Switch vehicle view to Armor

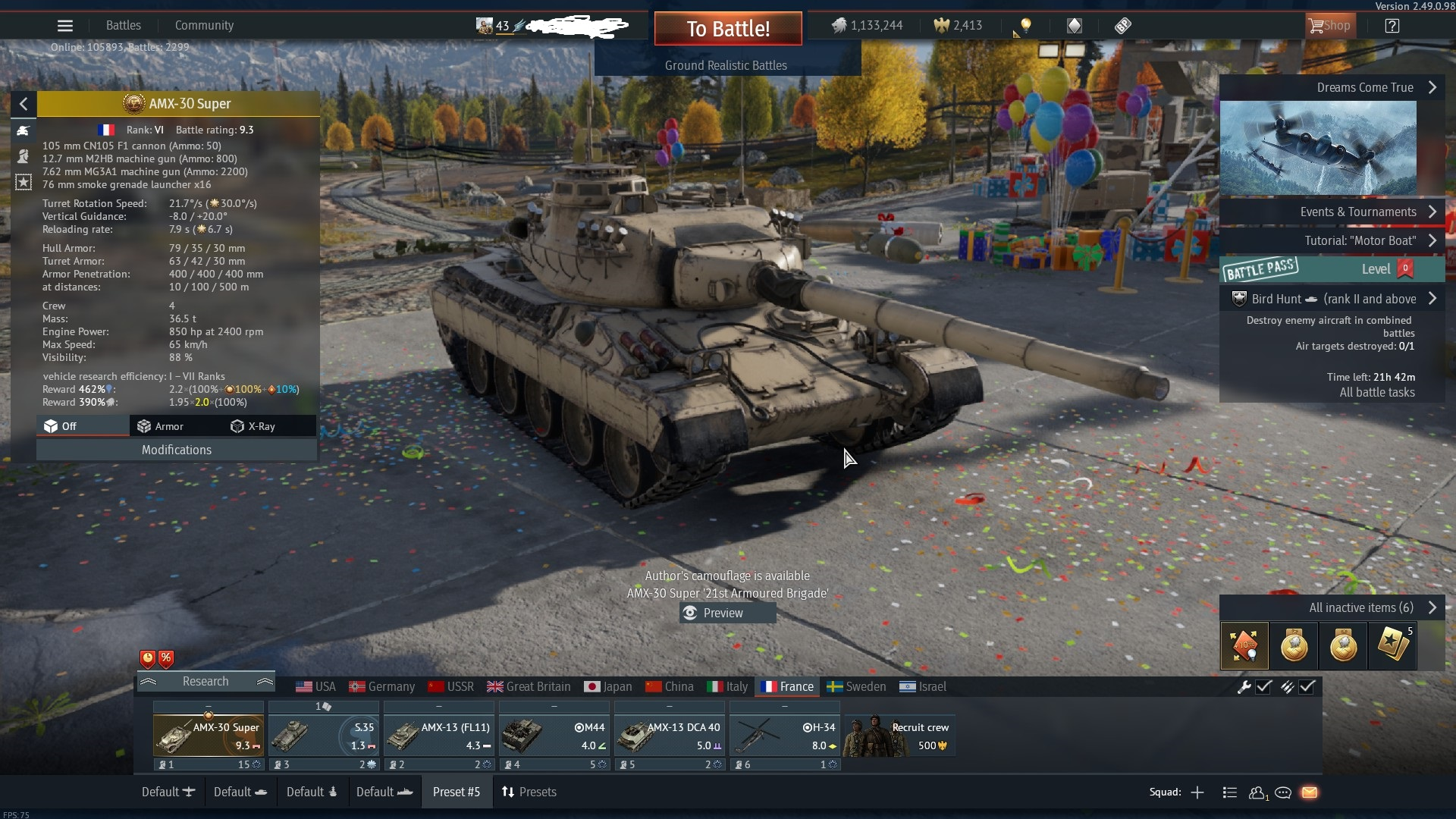(x=161, y=426)
